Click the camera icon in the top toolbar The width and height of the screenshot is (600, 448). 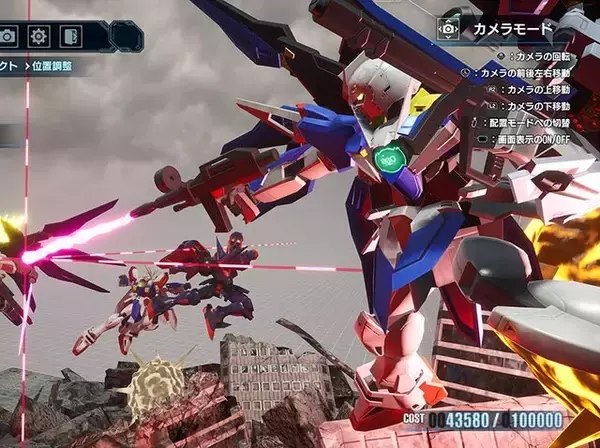coord(8,36)
